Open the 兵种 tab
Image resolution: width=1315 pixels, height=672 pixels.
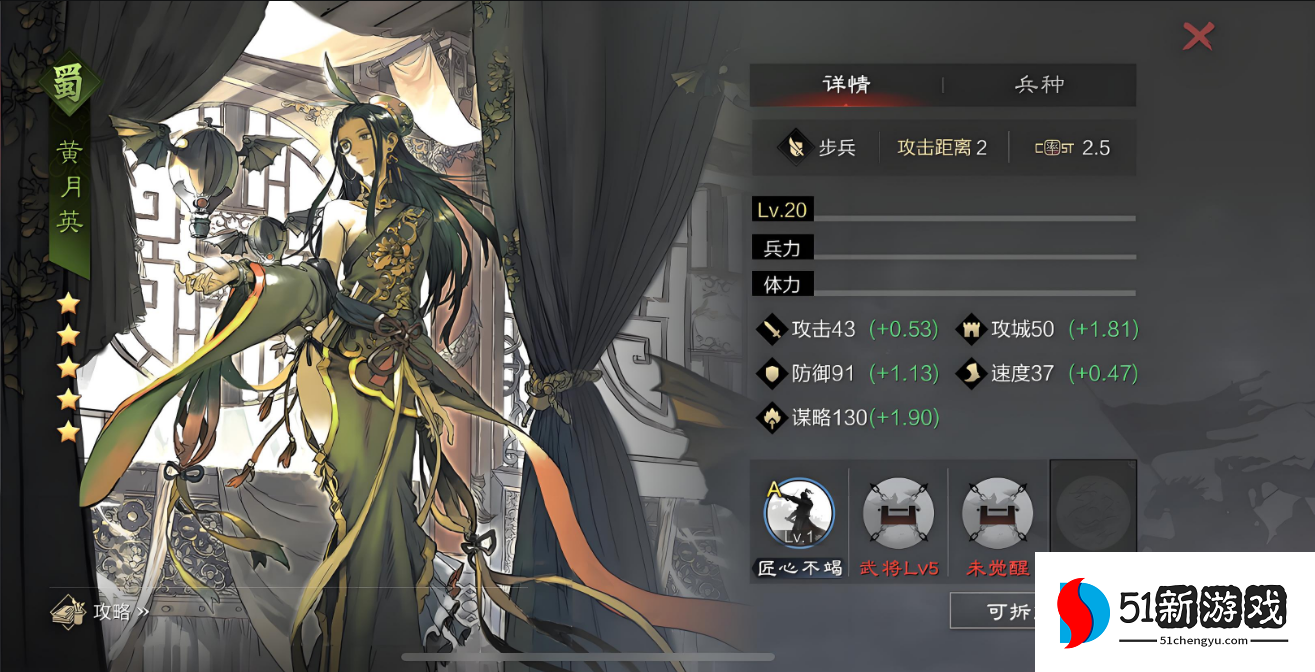point(1039,85)
